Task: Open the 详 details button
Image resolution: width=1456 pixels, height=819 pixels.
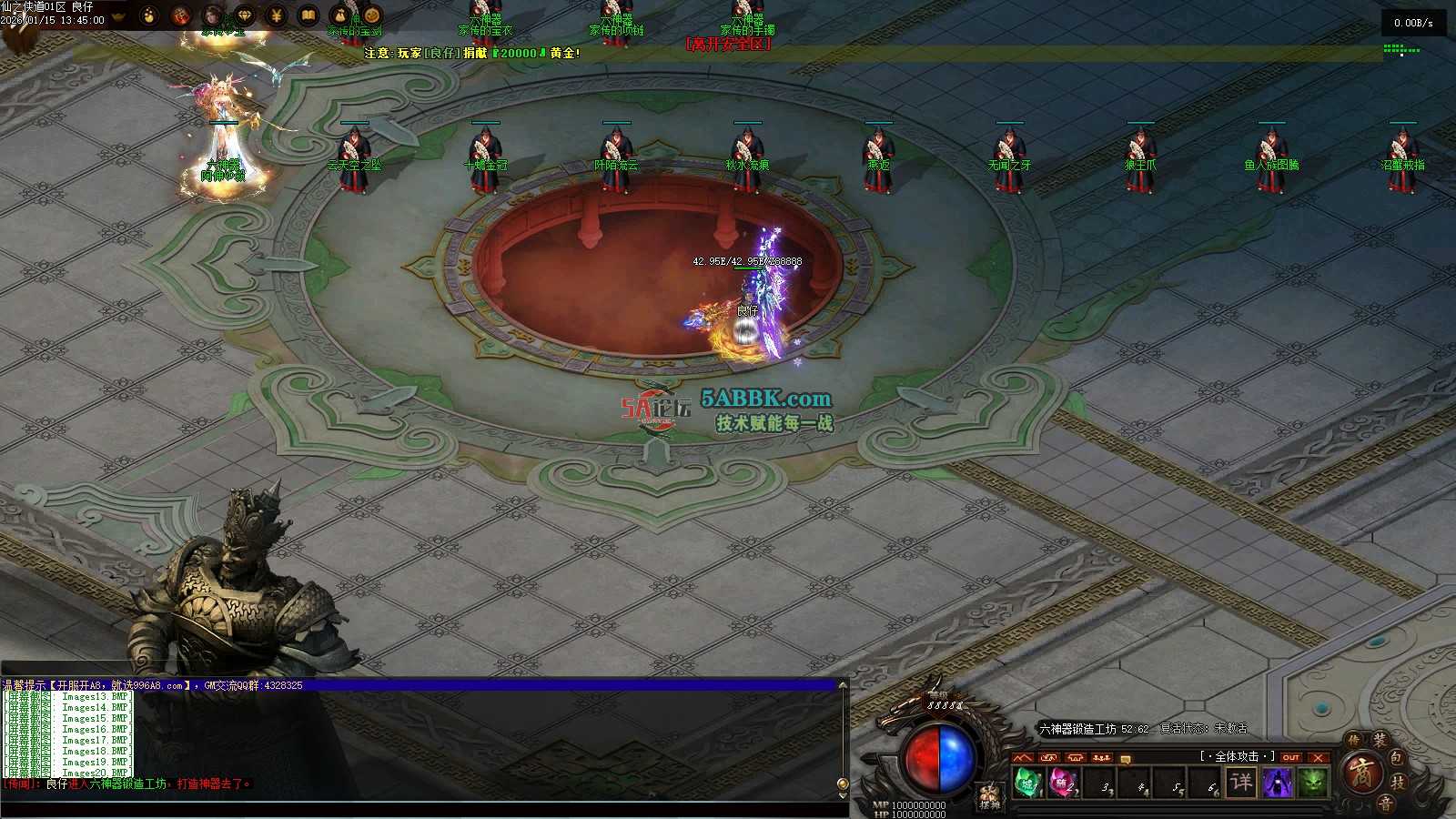Action: (1241, 783)
